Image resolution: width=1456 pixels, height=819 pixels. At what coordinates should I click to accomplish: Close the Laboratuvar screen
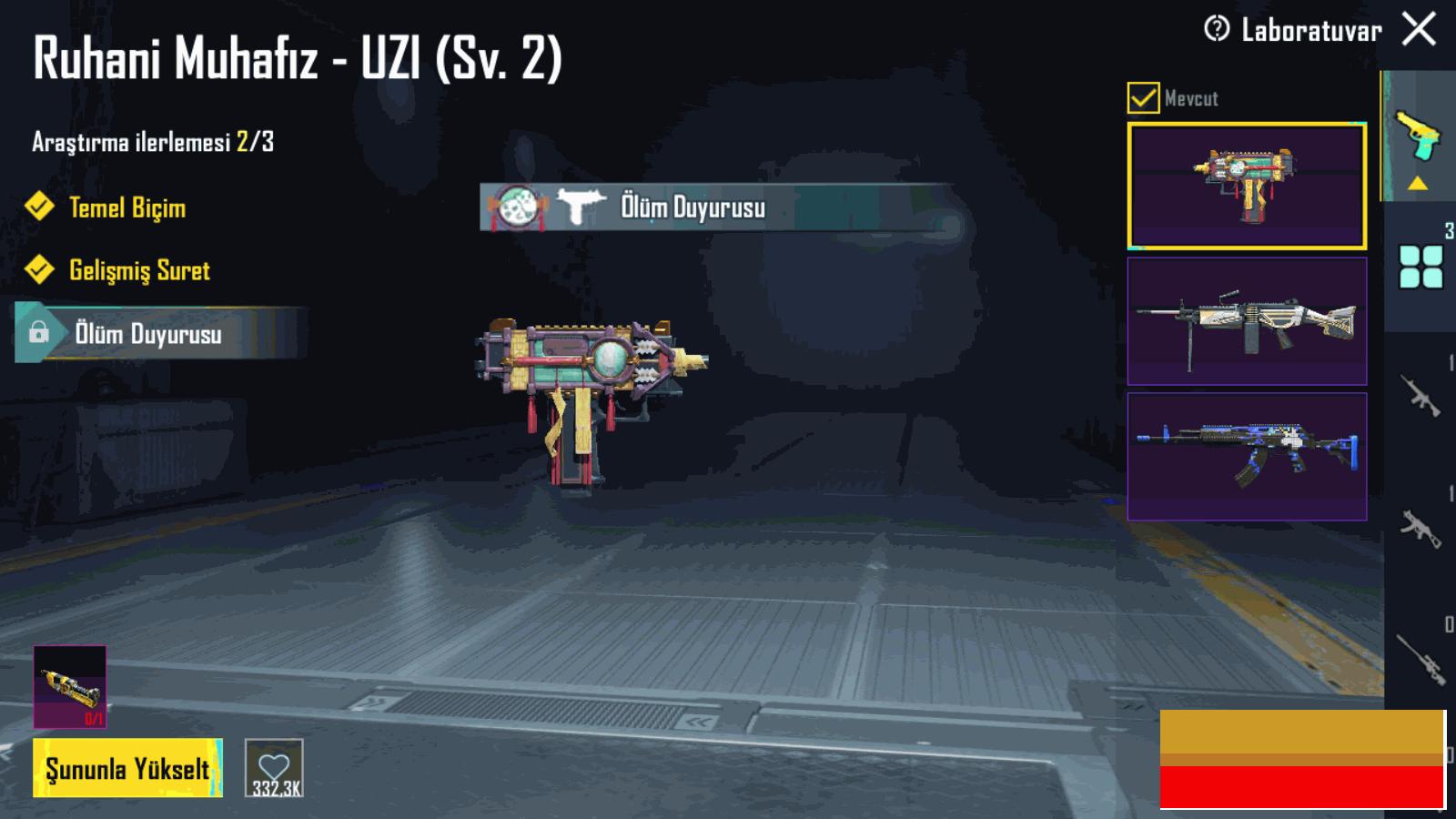tap(1420, 29)
